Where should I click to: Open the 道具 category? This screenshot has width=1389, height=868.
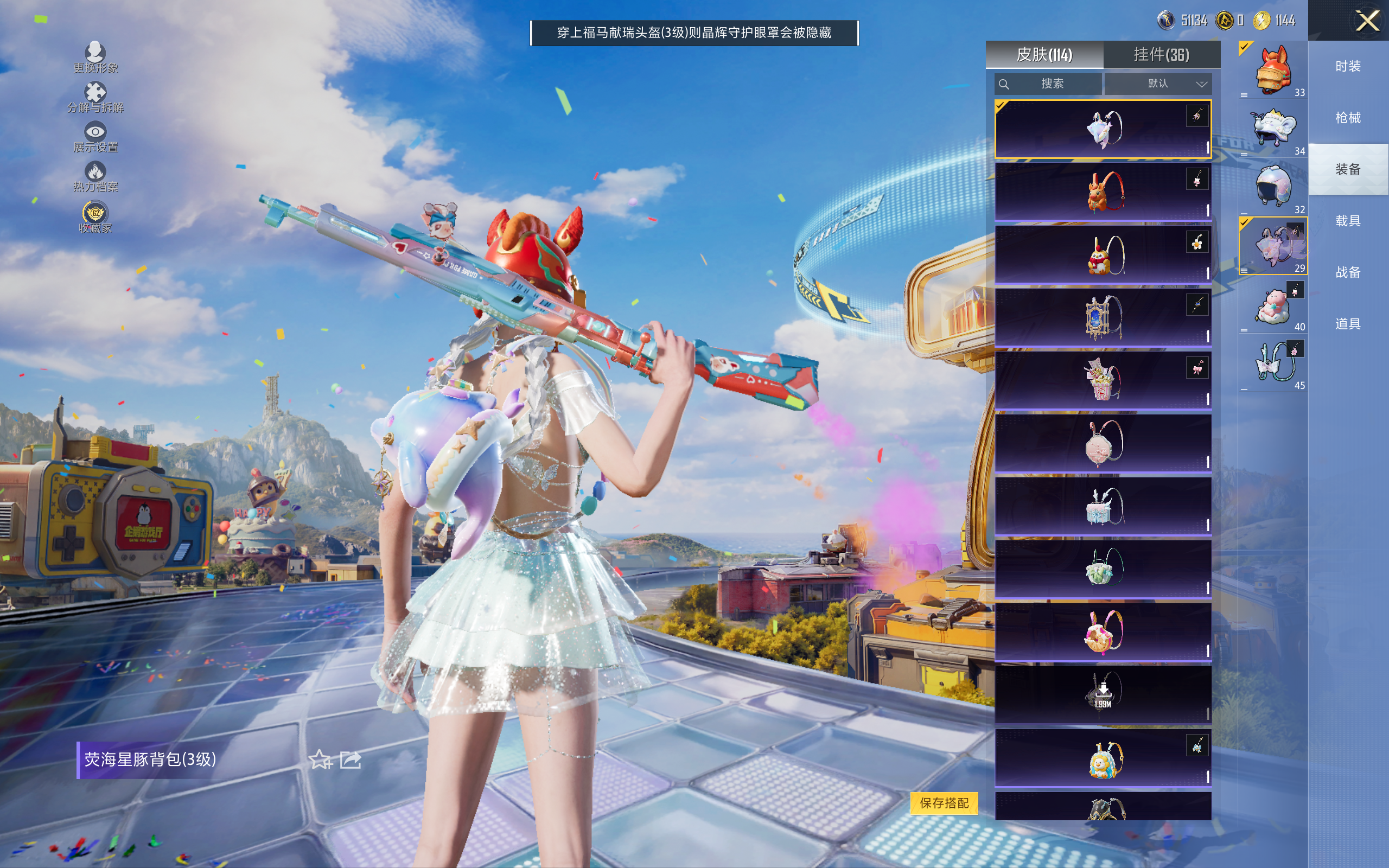coord(1348,324)
